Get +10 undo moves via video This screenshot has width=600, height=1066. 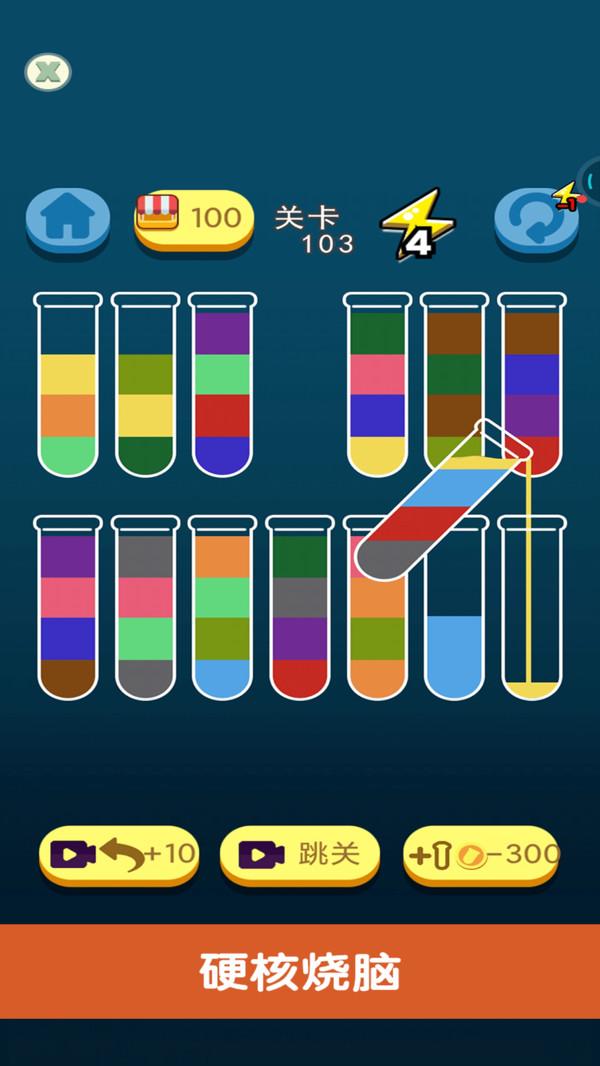click(119, 854)
